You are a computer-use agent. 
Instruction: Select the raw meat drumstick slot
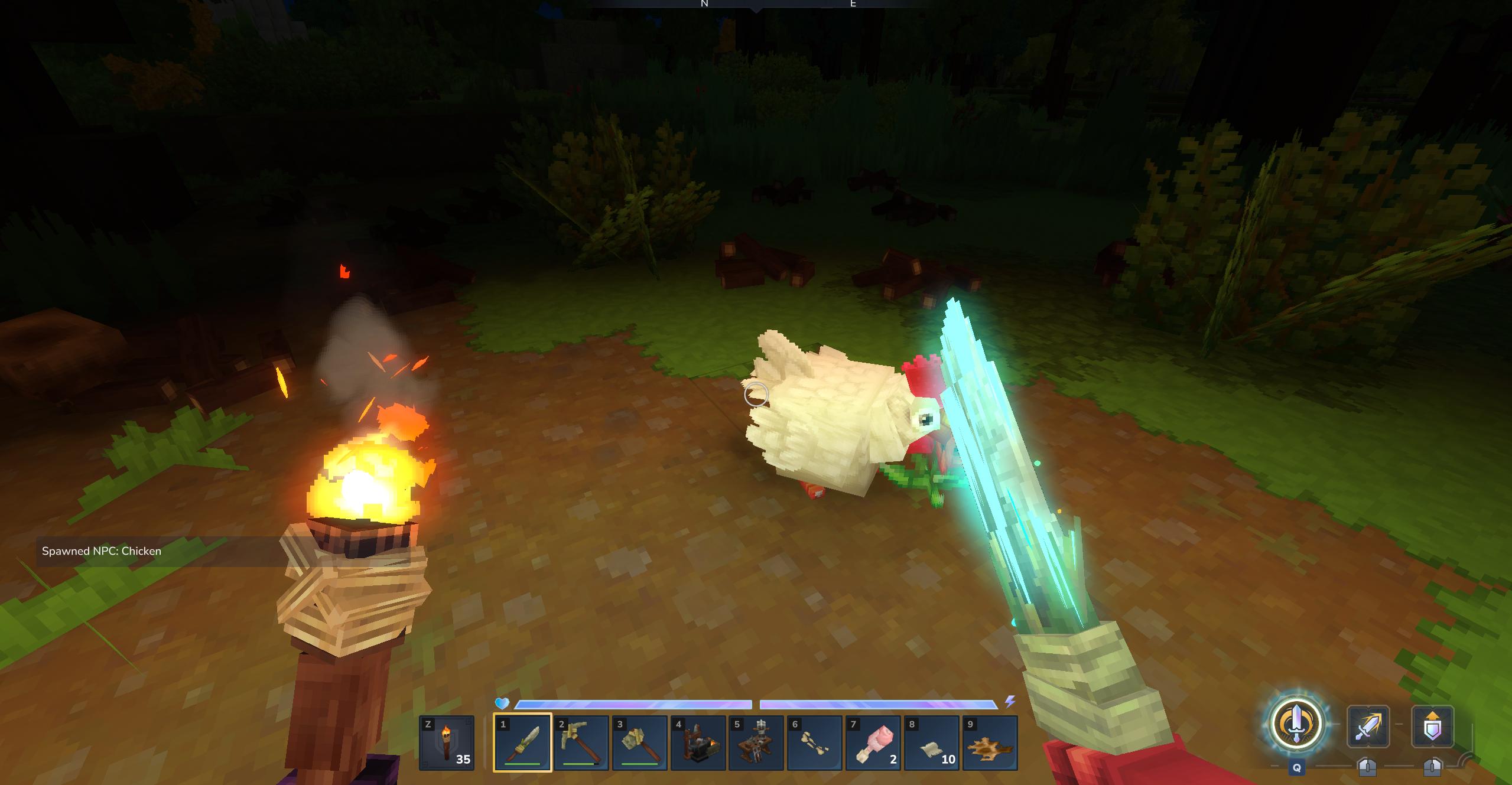[873, 742]
